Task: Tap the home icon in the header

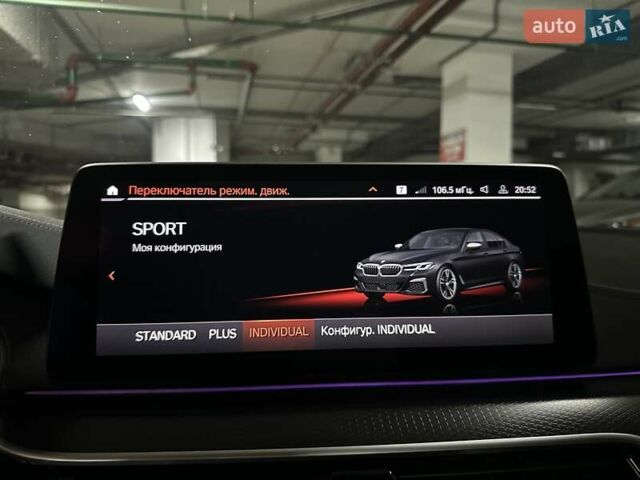Action: coord(112,190)
